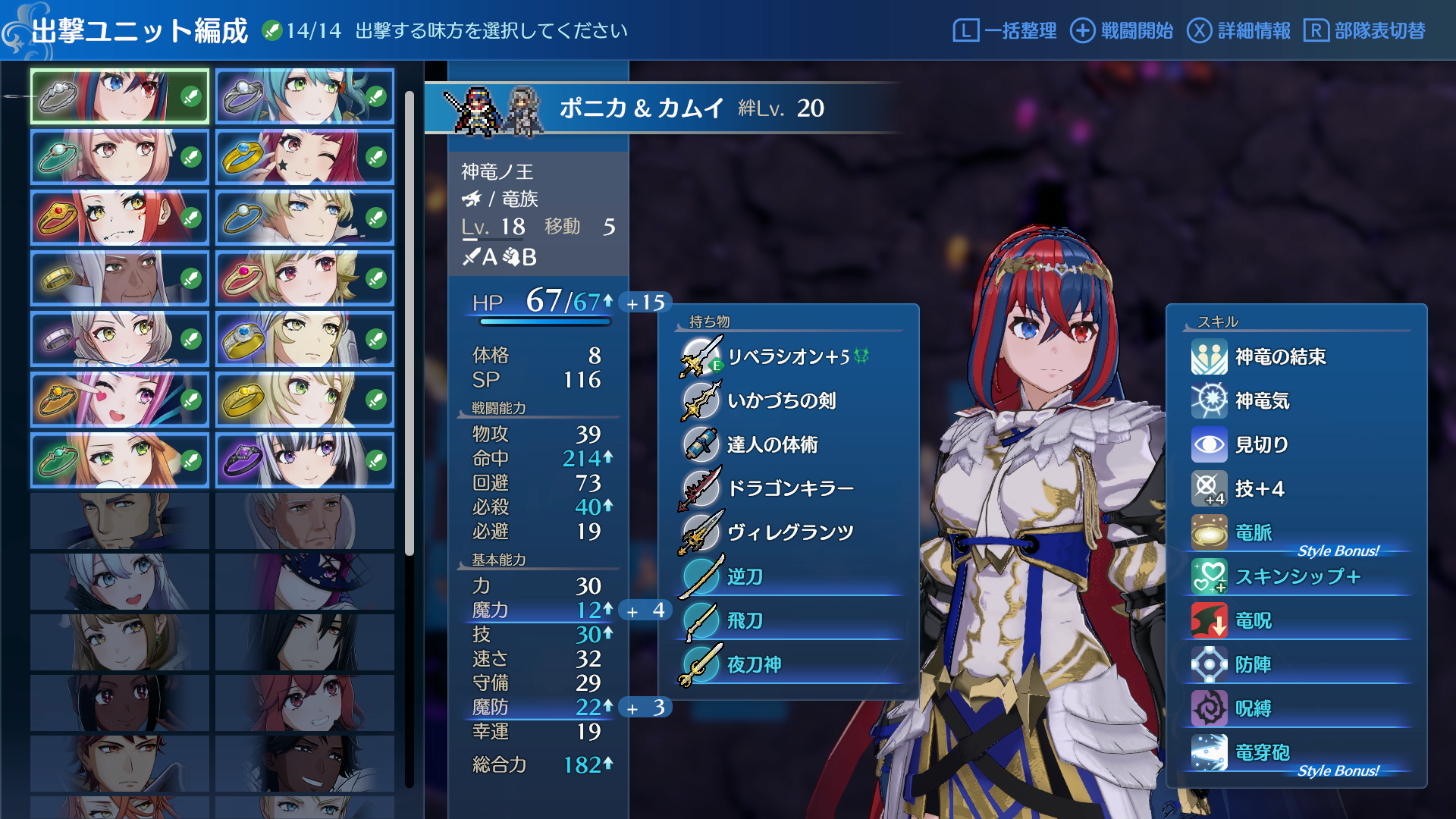This screenshot has height=819, width=1456.
Task: Pick the winking red-haired unit with star
Action: [x=305, y=157]
